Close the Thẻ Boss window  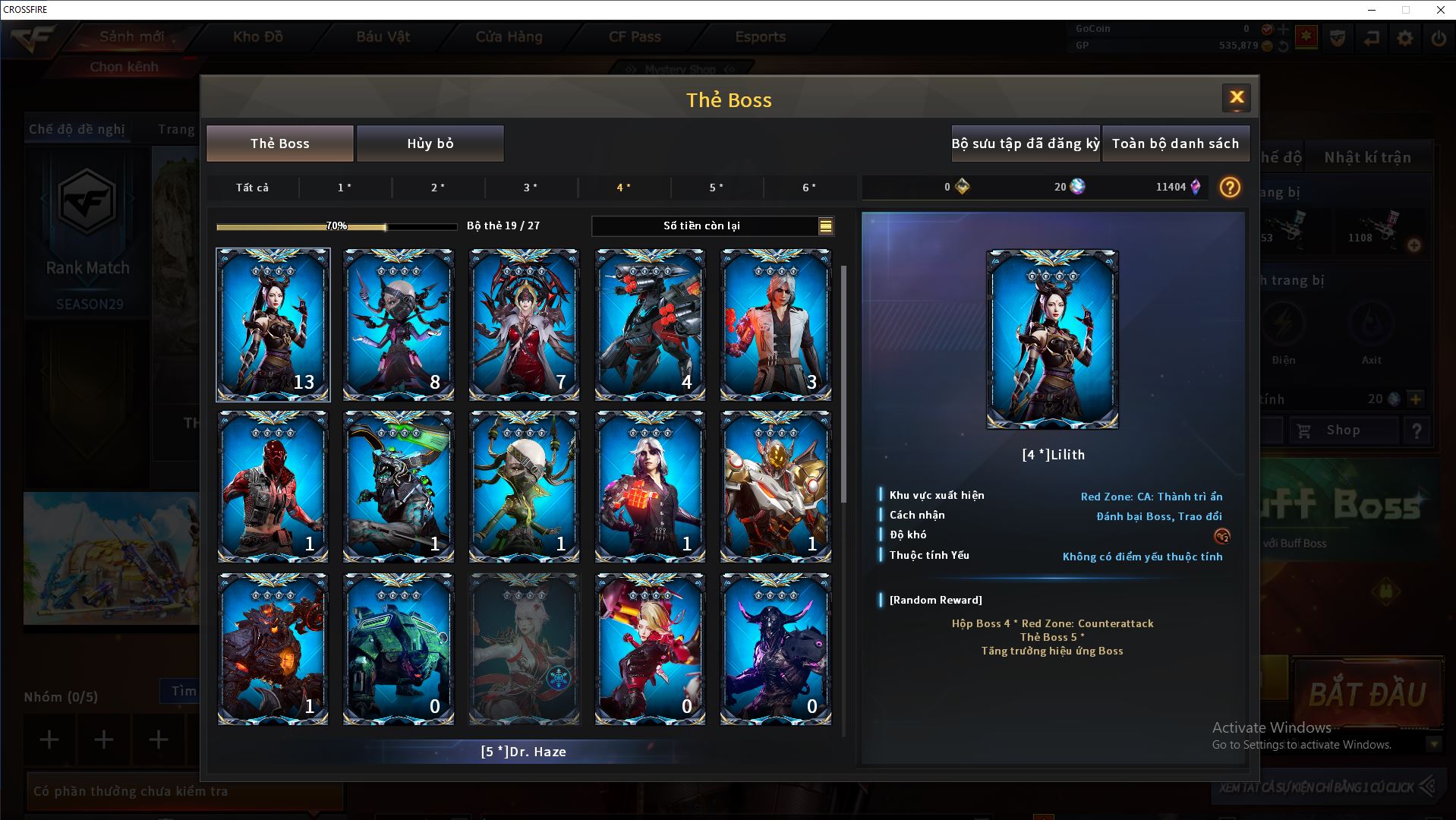click(x=1236, y=98)
